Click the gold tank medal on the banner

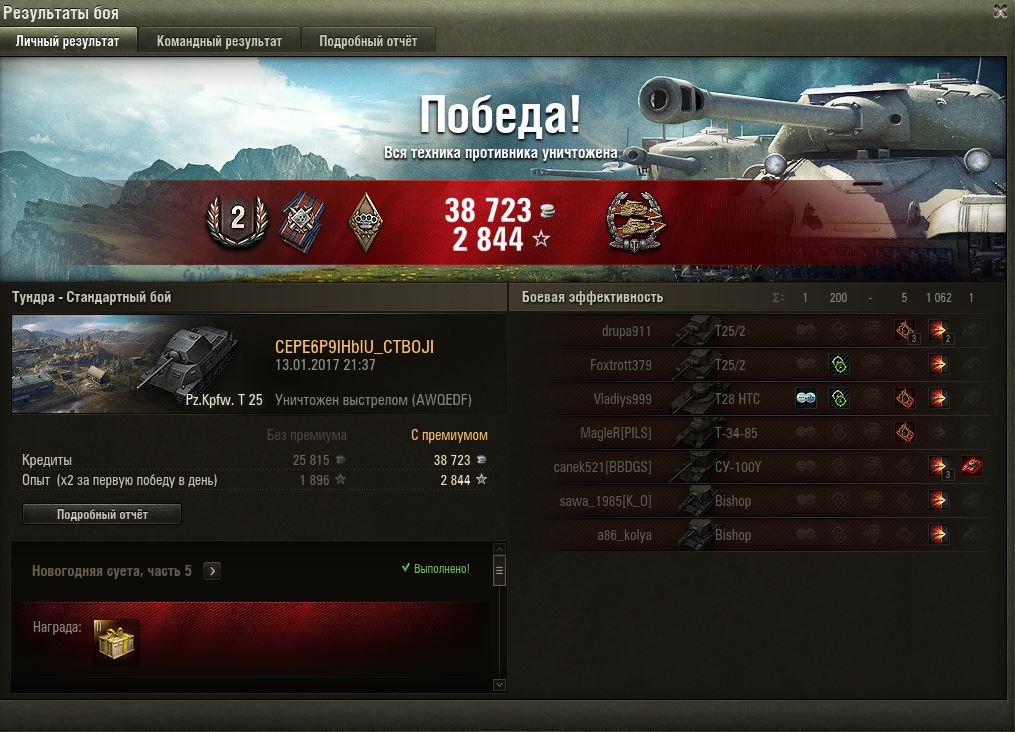click(x=637, y=222)
